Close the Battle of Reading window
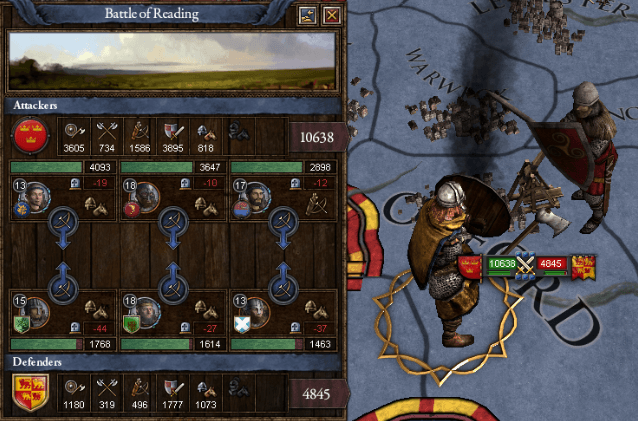Viewport: 638px width, 421px height. coord(332,15)
